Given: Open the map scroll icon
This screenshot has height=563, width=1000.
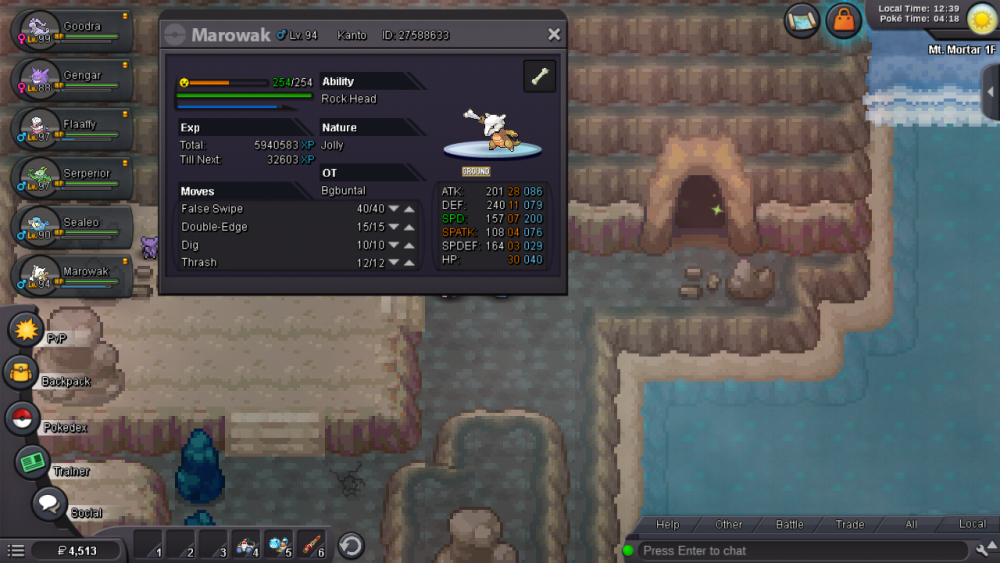Looking at the screenshot, I should (x=802, y=20).
